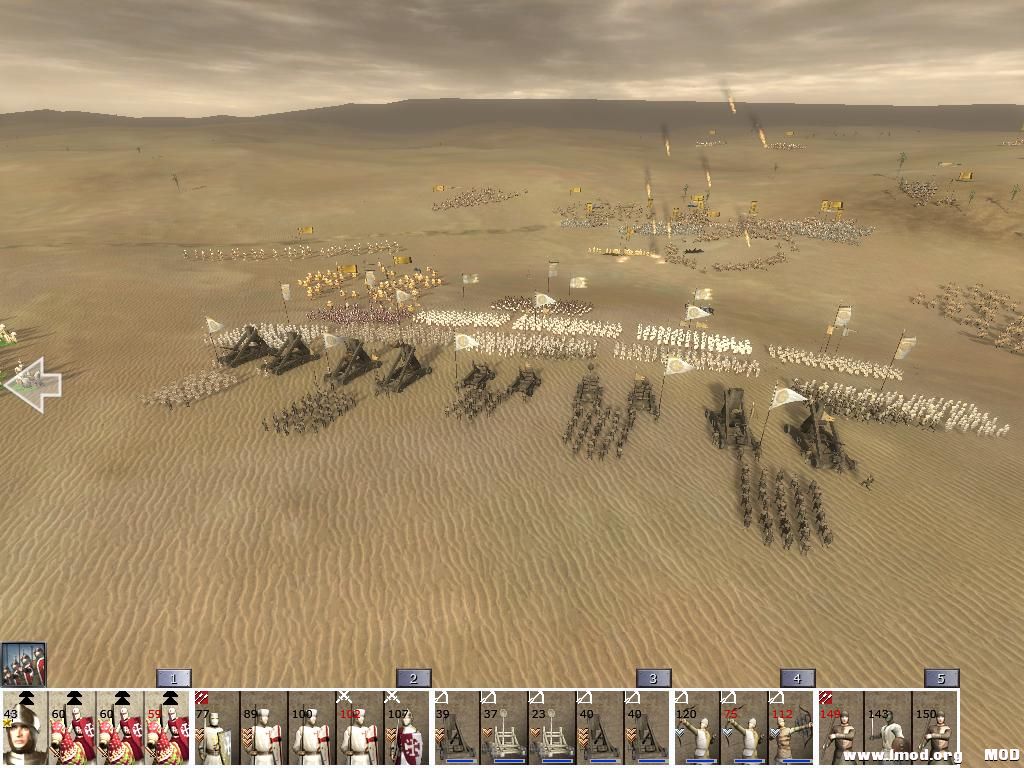This screenshot has height=768, width=1024.
Task: Choose the unit card with 150 men
Action: [x=935, y=728]
